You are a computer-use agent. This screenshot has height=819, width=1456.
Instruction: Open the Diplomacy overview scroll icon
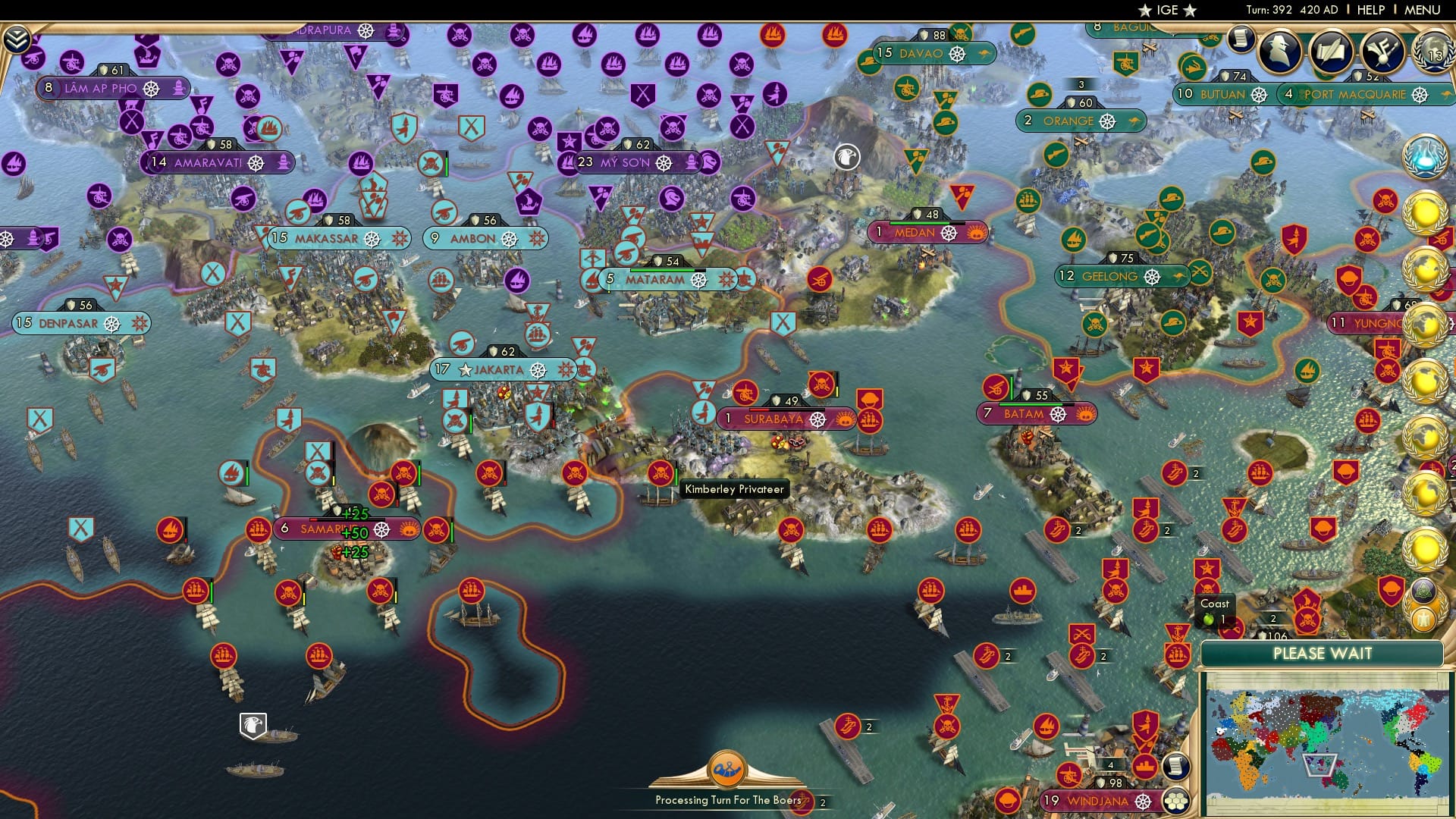coord(1332,53)
